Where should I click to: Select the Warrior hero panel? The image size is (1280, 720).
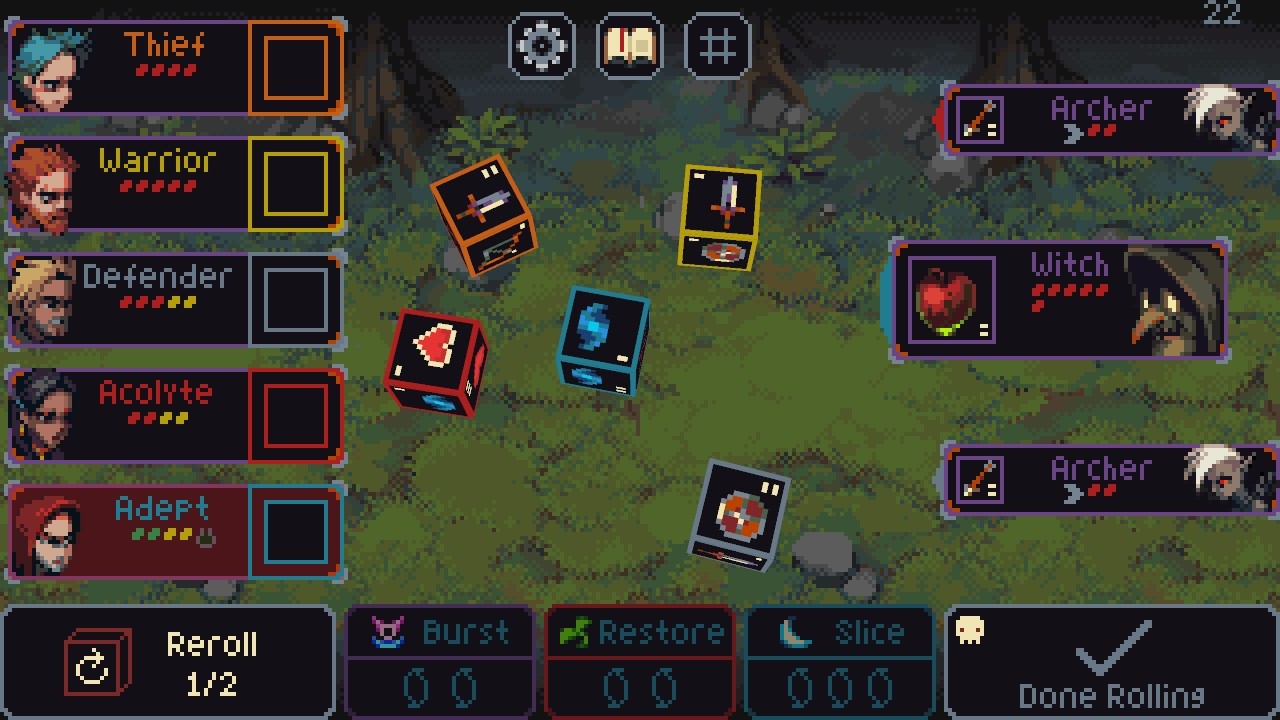130,184
